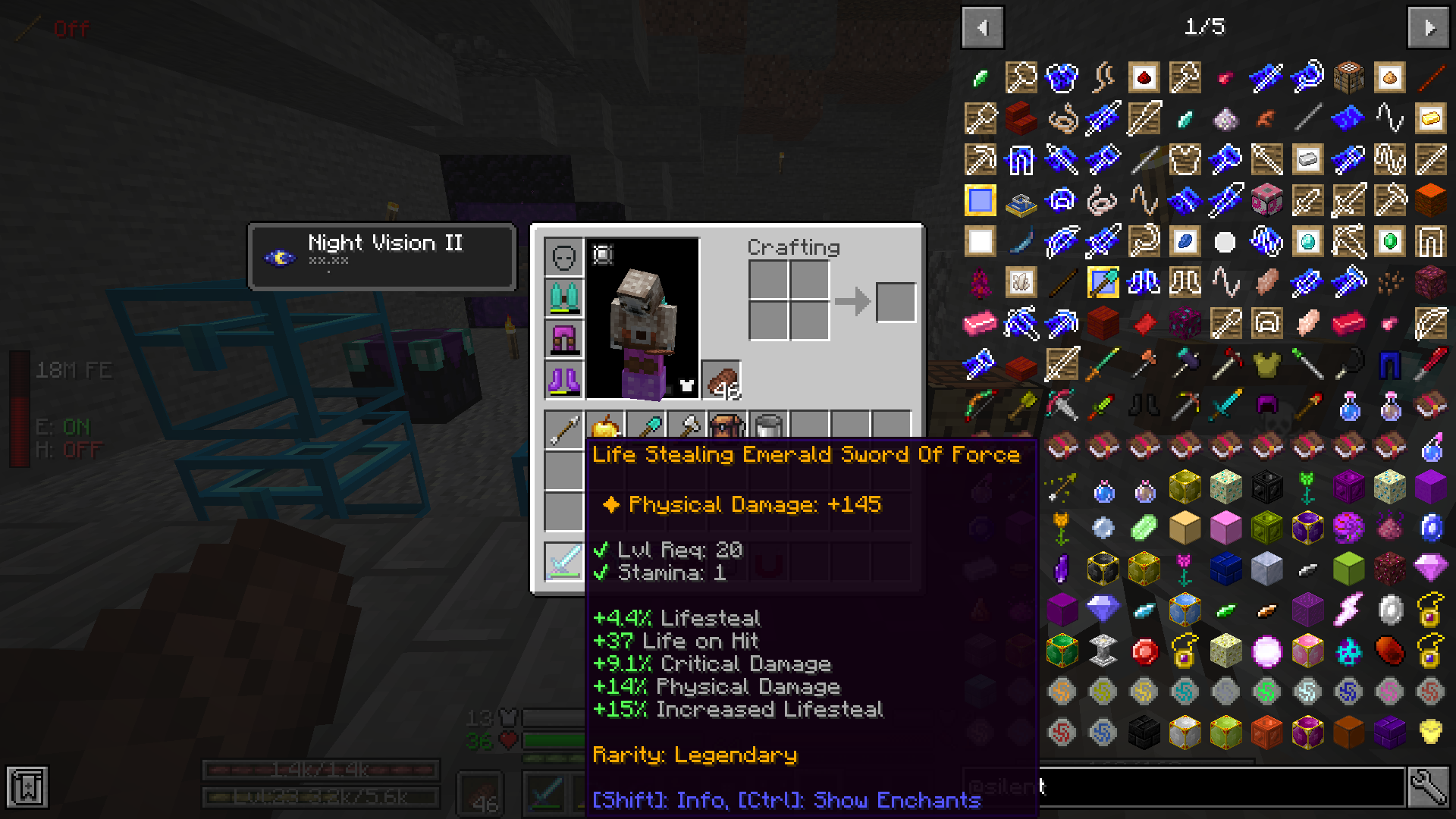The height and width of the screenshot is (819, 1456).
Task: Toggle the Off indicator at the top left
Action: tap(72, 29)
